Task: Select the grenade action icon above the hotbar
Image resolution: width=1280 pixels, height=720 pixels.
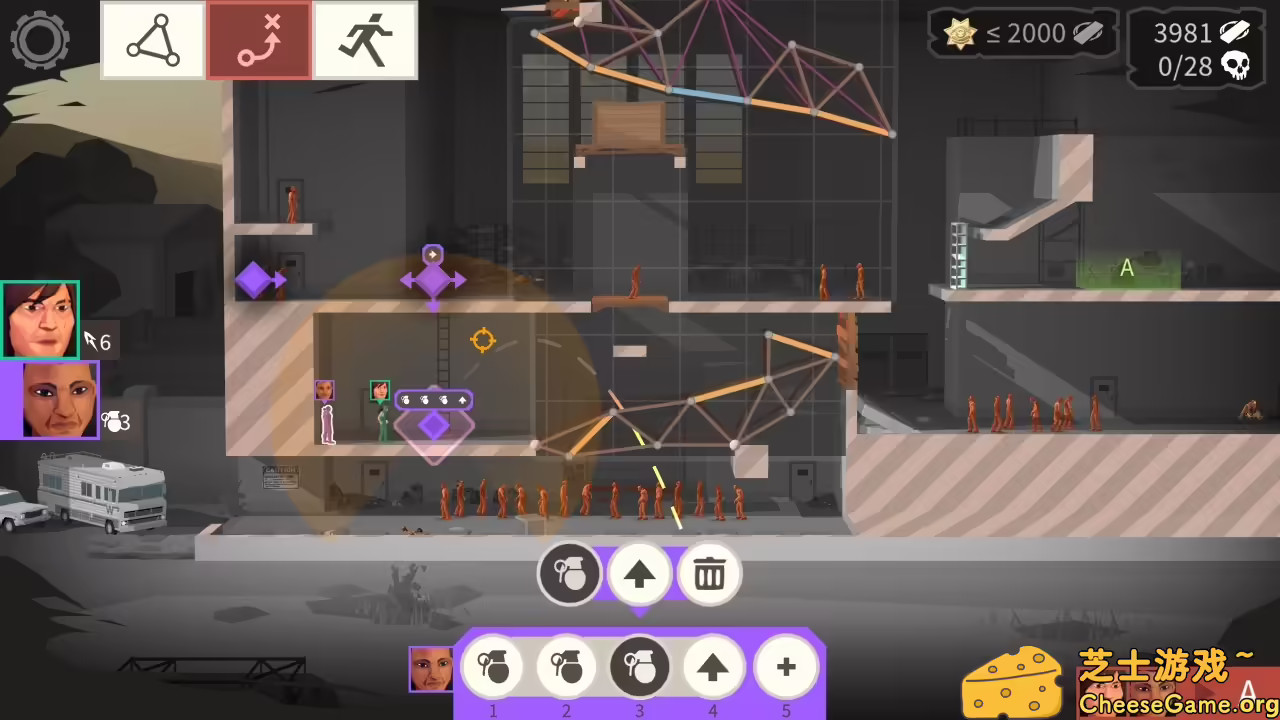Action: click(x=570, y=573)
